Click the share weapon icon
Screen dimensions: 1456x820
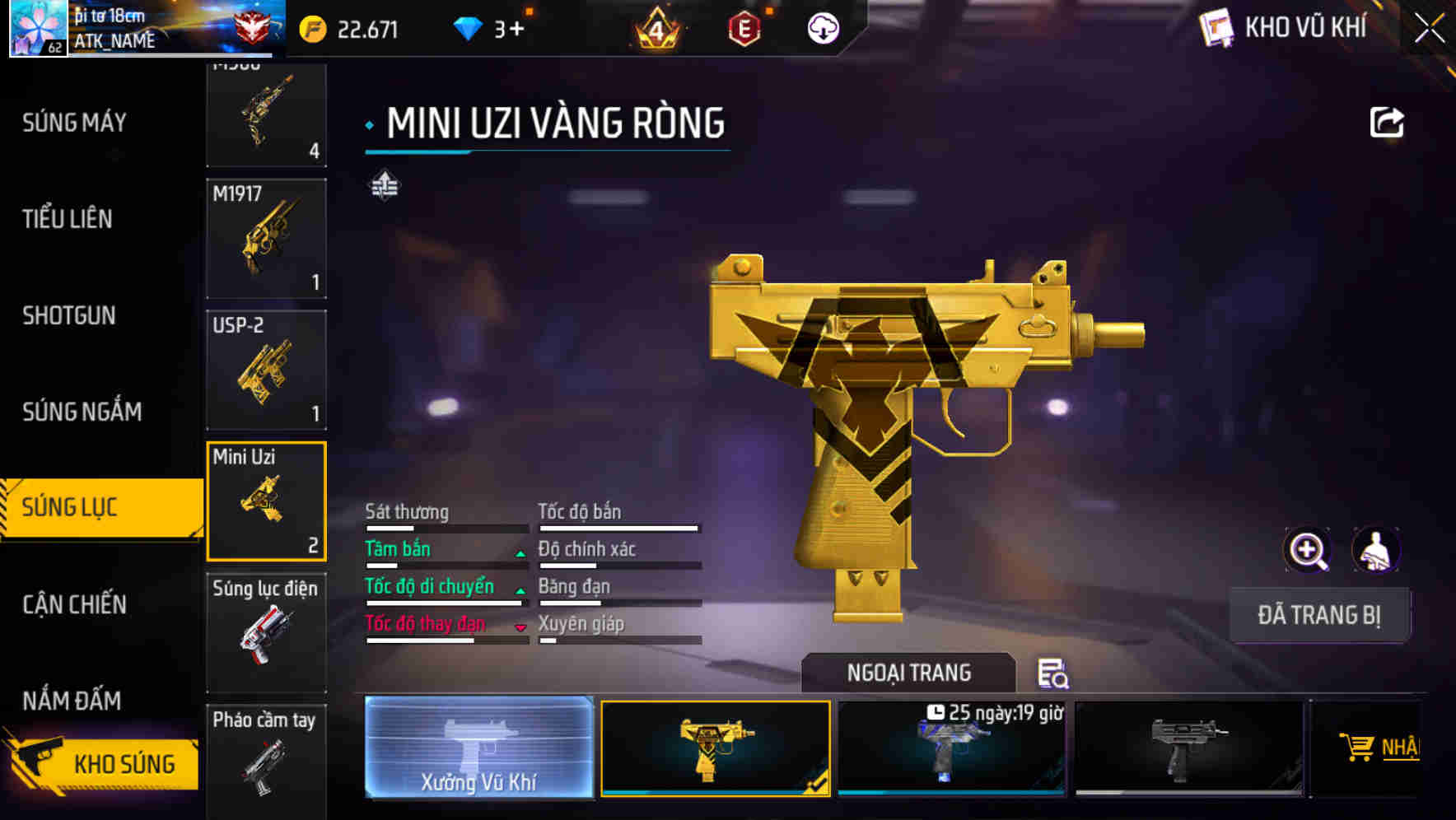coord(1388,121)
